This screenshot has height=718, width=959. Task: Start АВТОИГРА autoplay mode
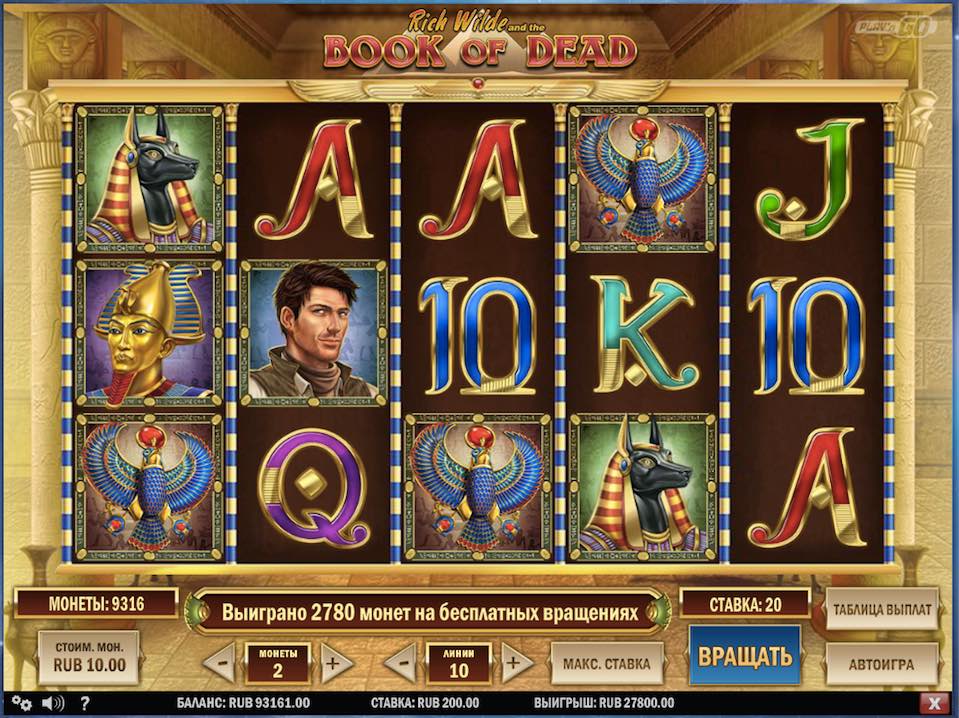point(881,662)
